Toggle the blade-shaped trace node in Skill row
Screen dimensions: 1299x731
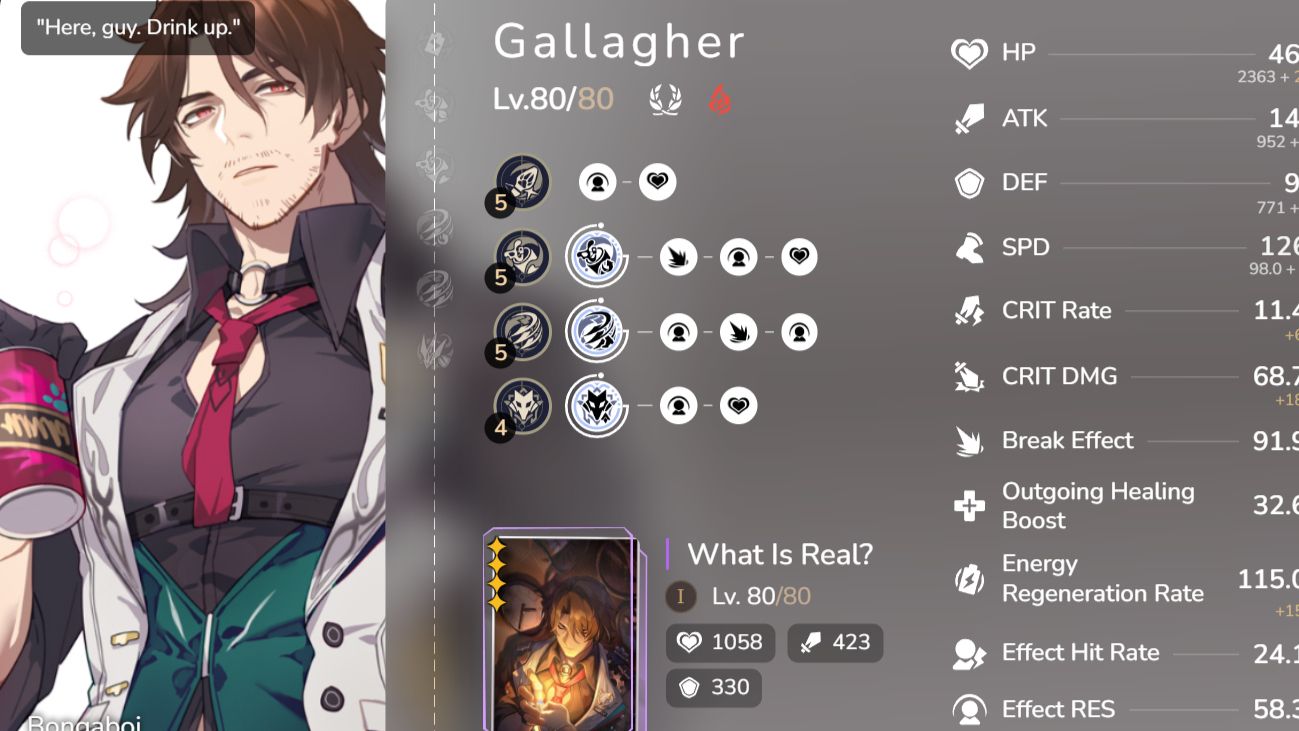[678, 257]
